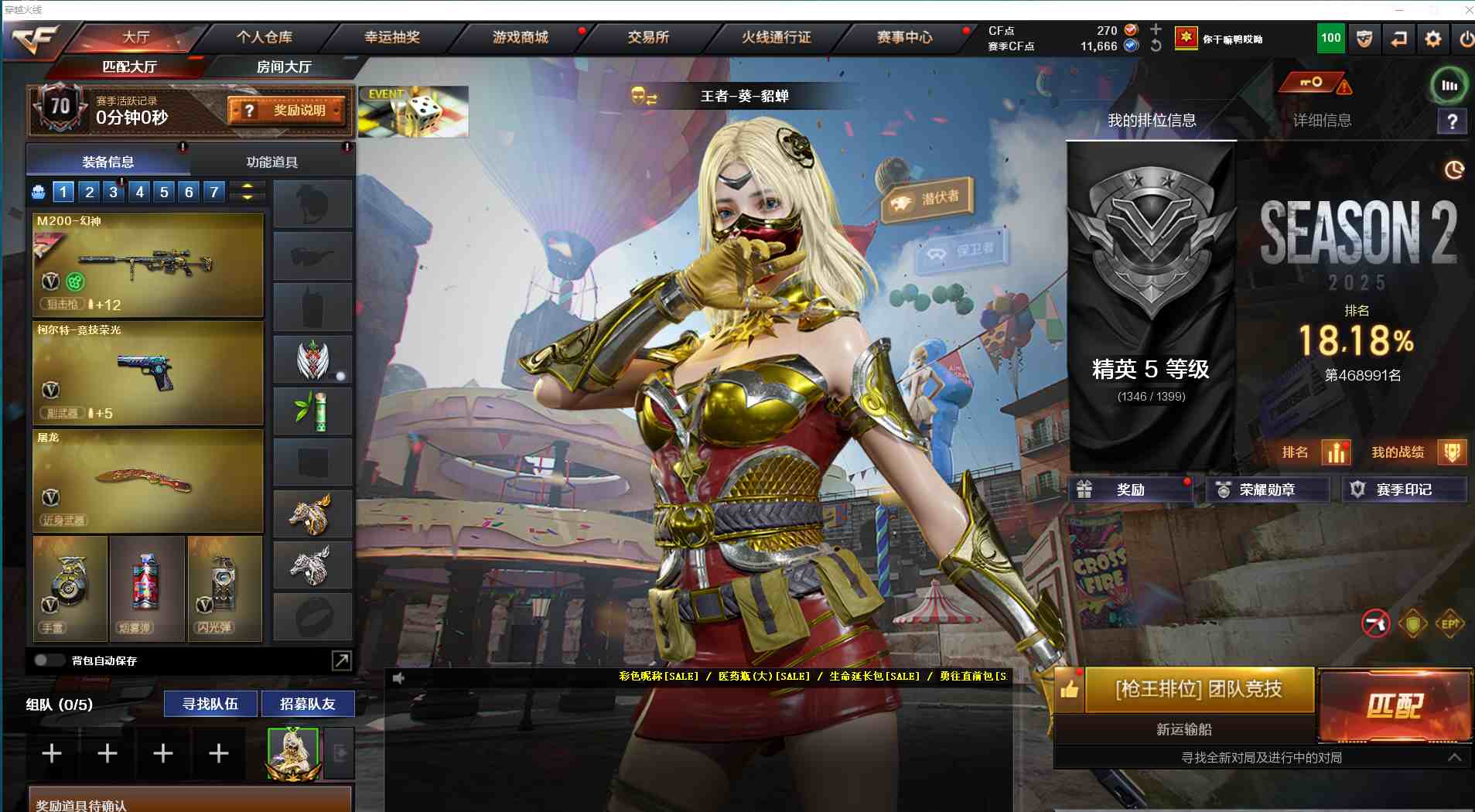This screenshot has height=812, width=1475.
Task: Open the 交易所 trading exchange
Action: click(x=648, y=37)
